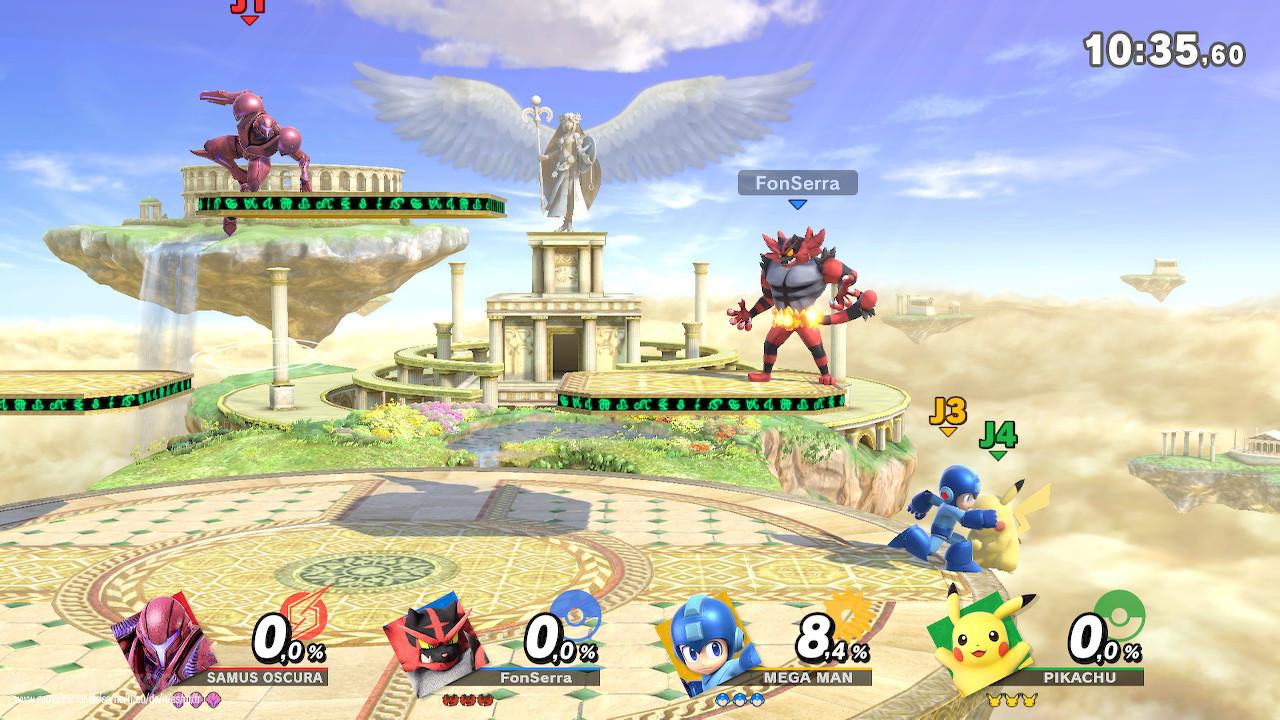Image resolution: width=1280 pixels, height=720 pixels.
Task: Click the FonSerra nameplate above Incineroar
Action: [796, 184]
